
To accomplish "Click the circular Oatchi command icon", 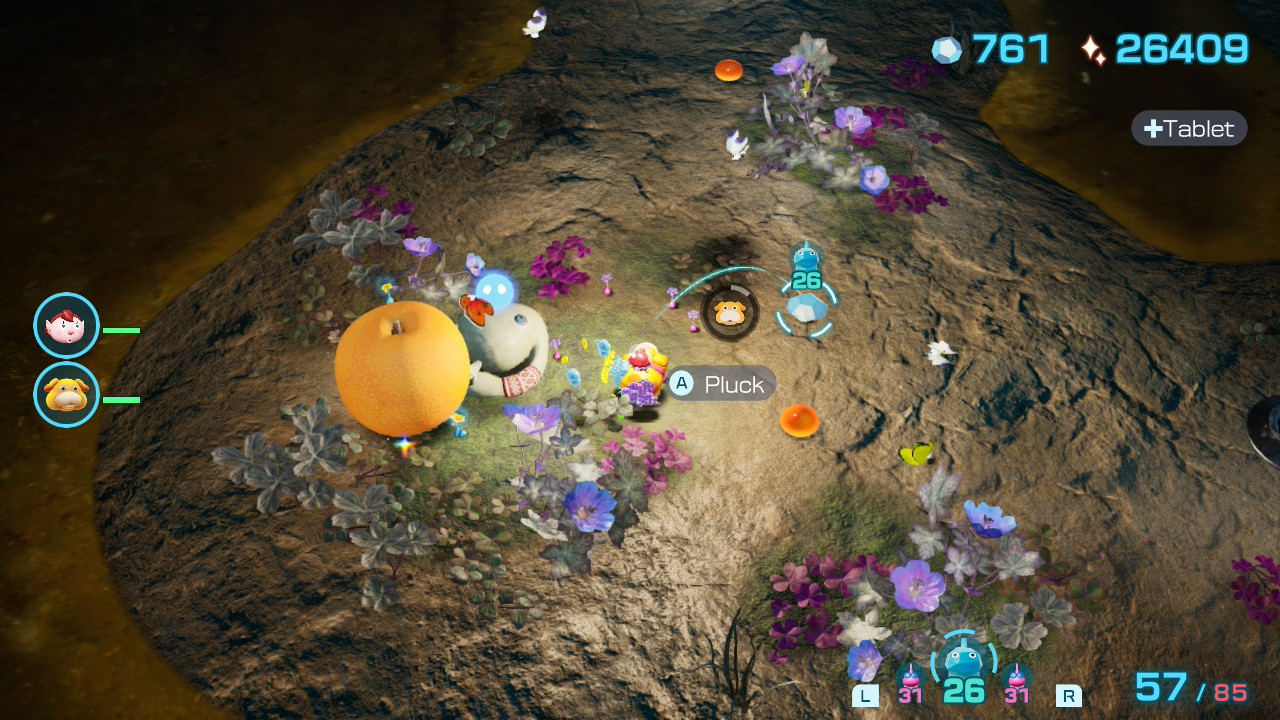I will tap(730, 313).
